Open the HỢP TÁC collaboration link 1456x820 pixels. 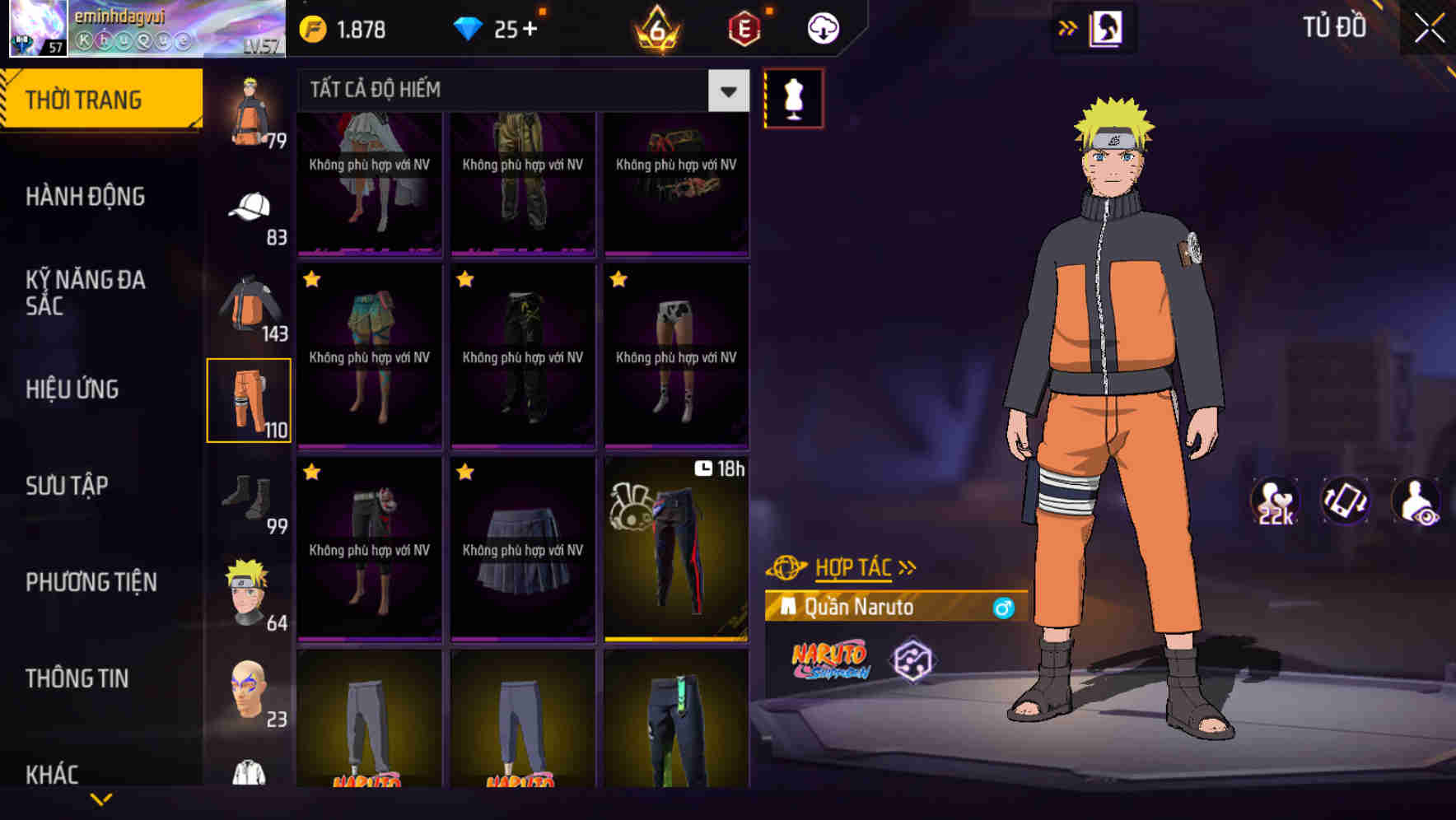click(852, 566)
